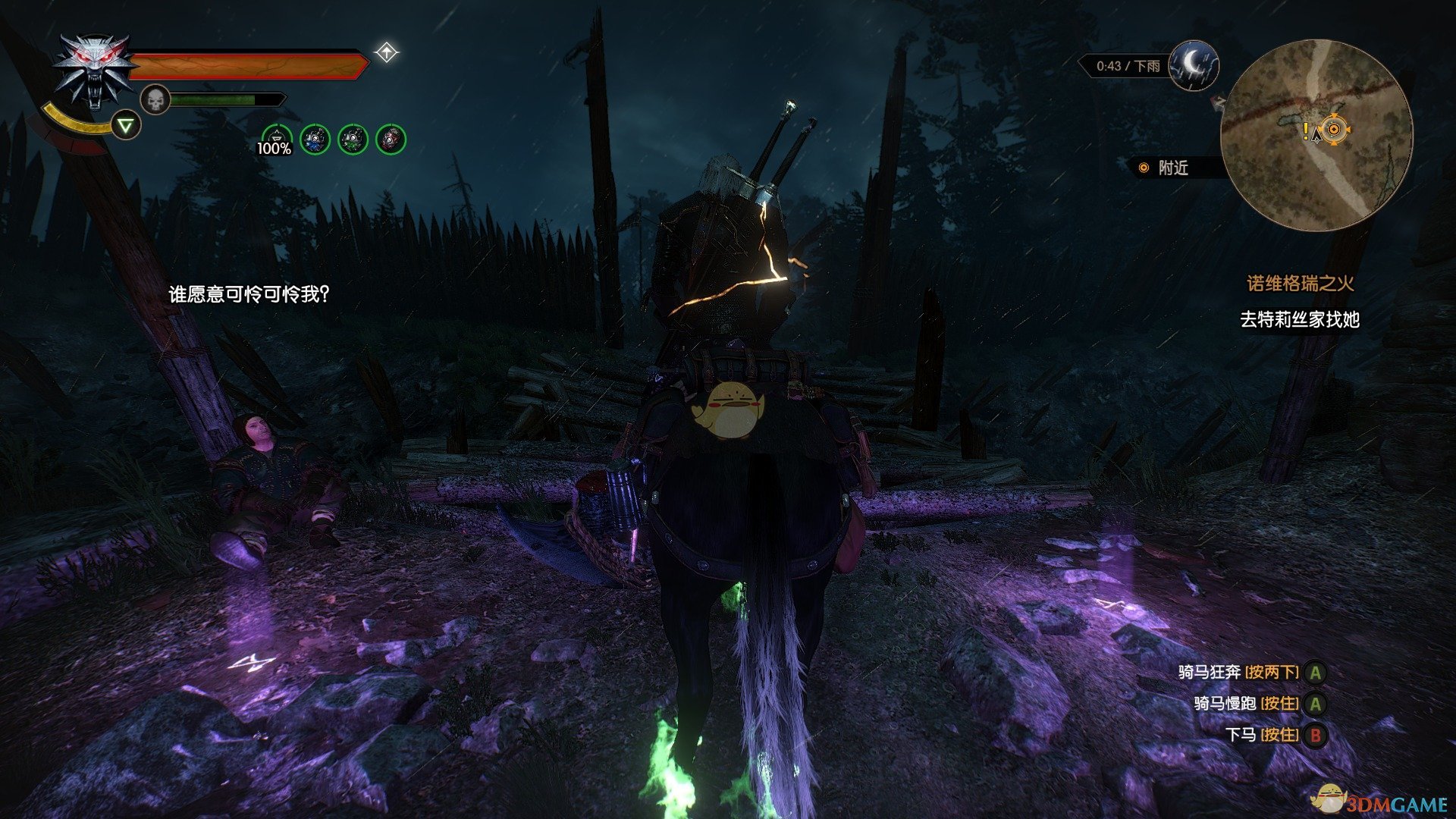
Task: Select the blue skull potion buff icon
Action: click(x=315, y=140)
